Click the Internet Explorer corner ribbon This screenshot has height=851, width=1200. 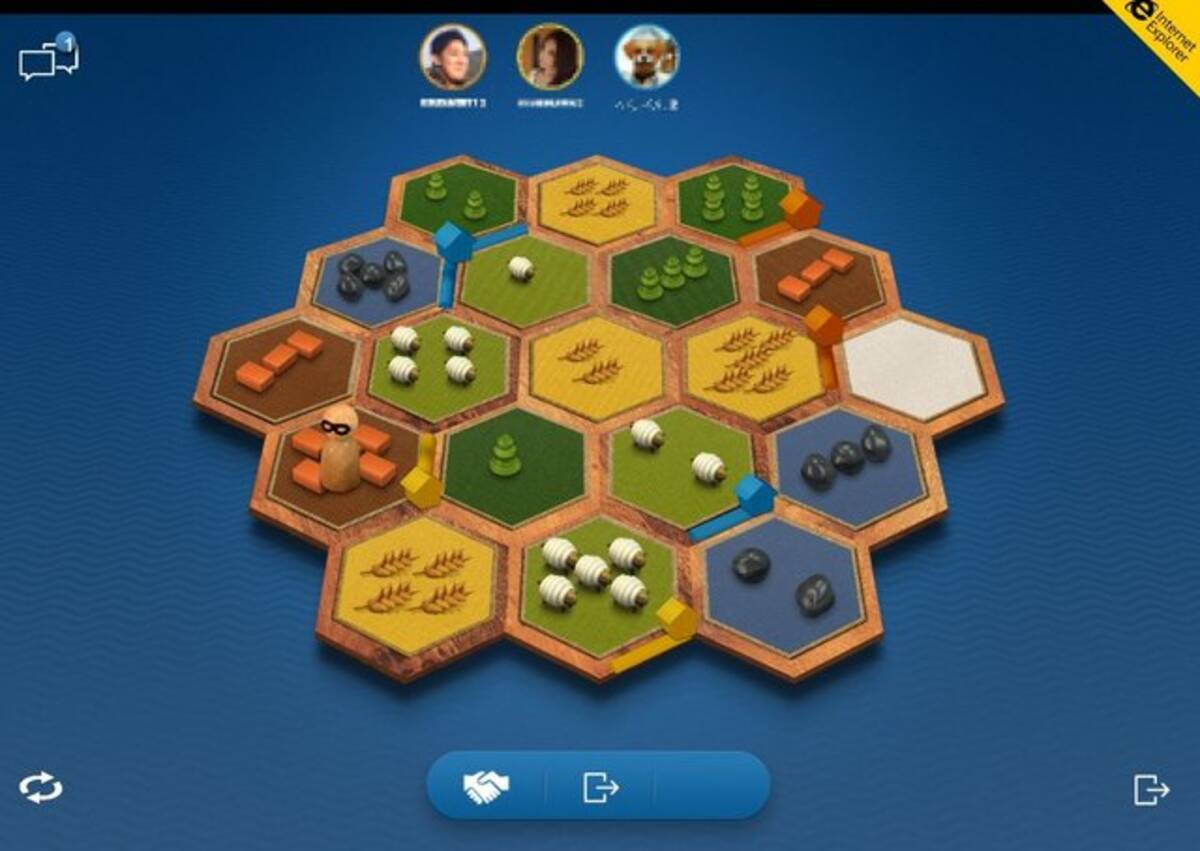[1162, 34]
